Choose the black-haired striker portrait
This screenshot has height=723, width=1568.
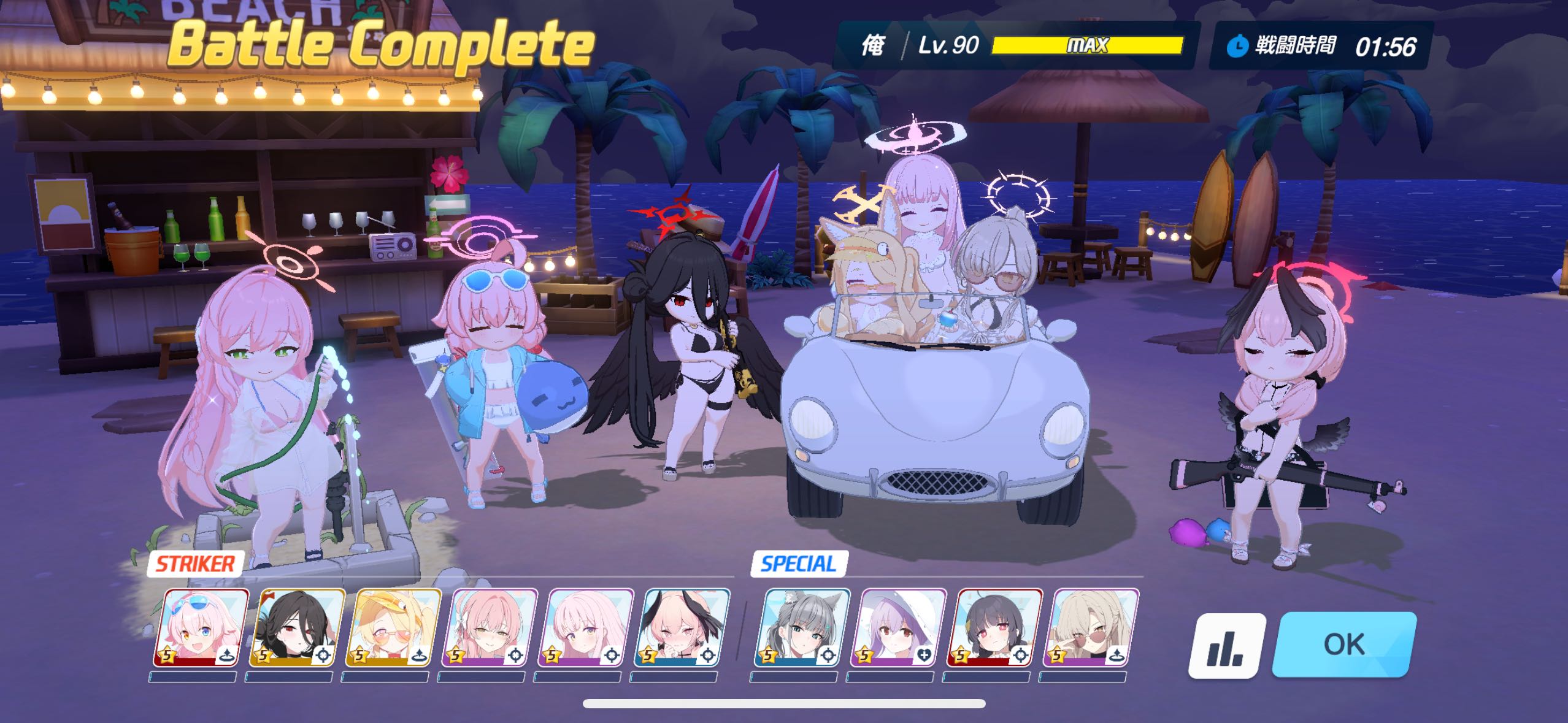[297, 628]
